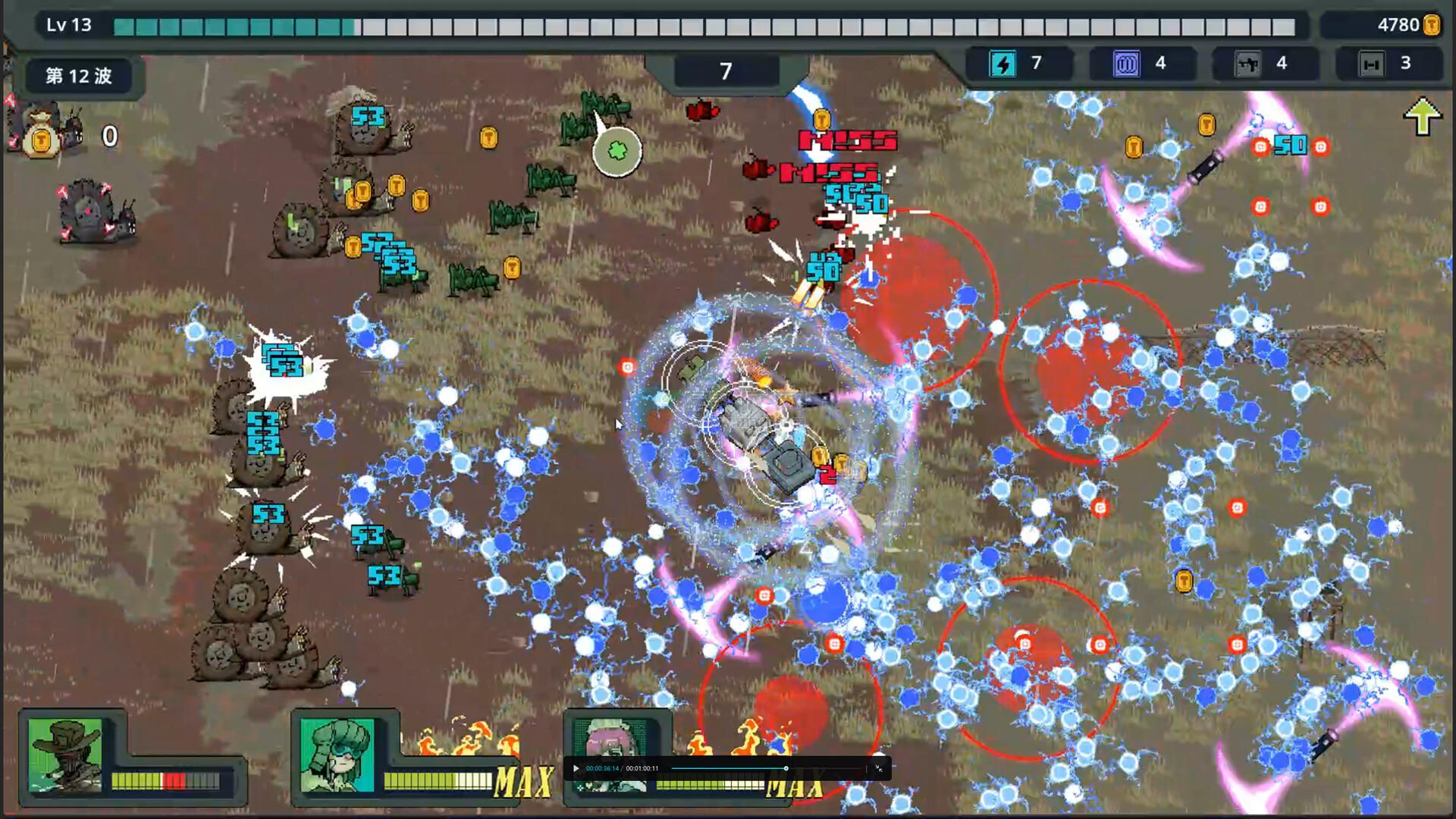Exit fullscreen with the collapse arrows button

tap(879, 768)
